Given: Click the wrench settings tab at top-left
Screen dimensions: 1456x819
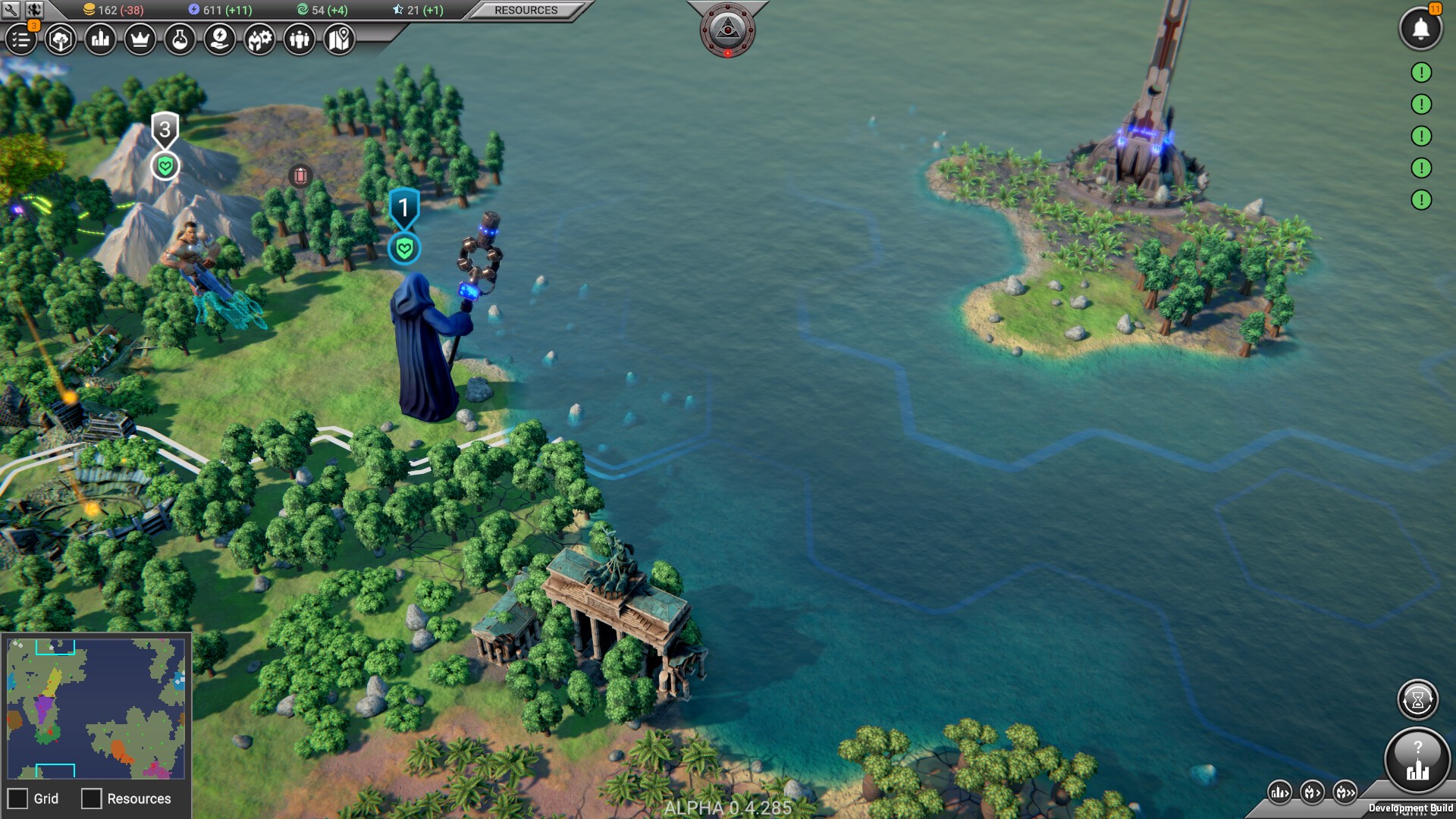Looking at the screenshot, I should point(11,9).
